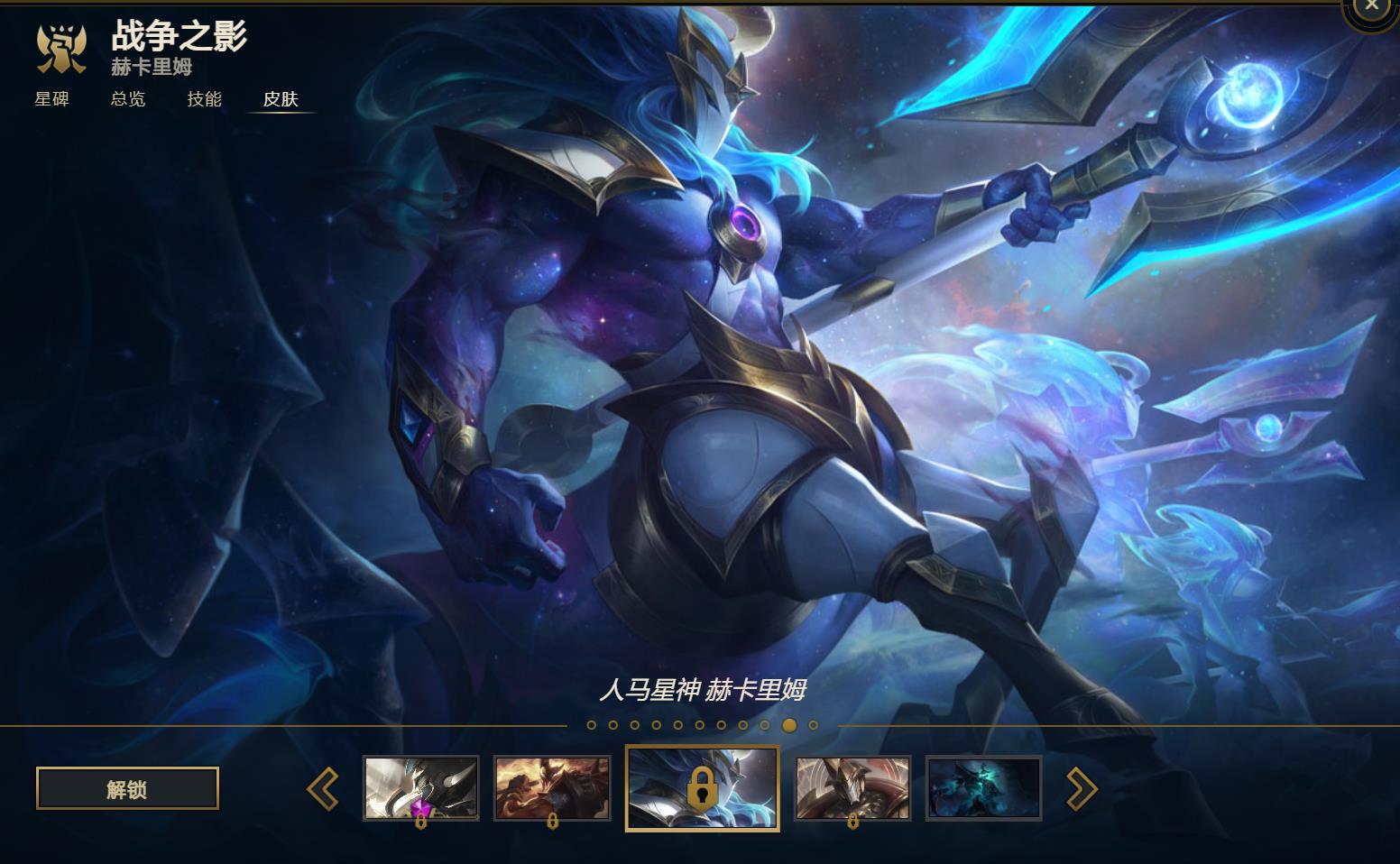Go to previous skins with left arrow
Viewport: 1400px width, 864px height.
pos(323,789)
